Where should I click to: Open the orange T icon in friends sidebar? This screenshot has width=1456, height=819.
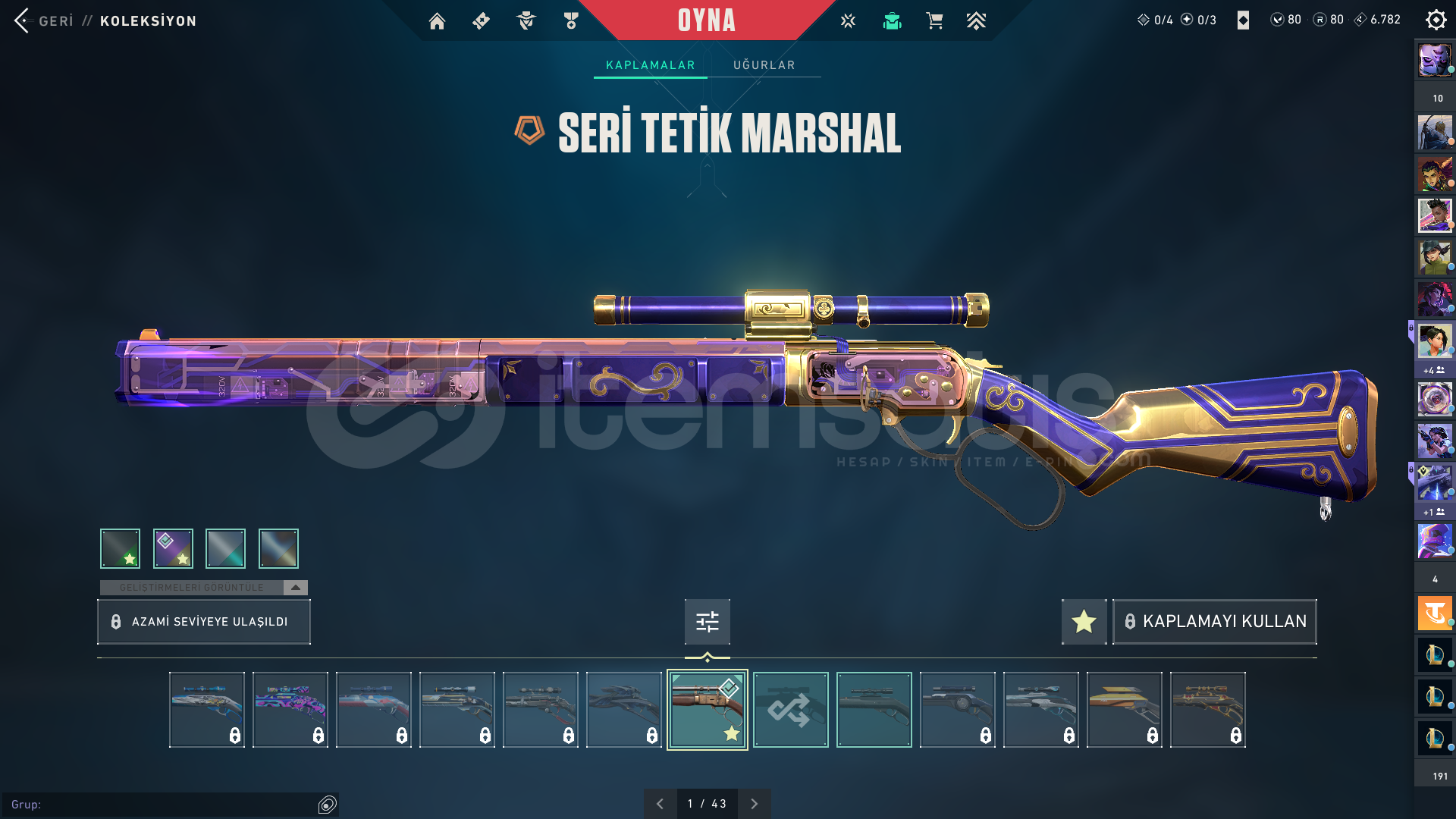coord(1435,613)
